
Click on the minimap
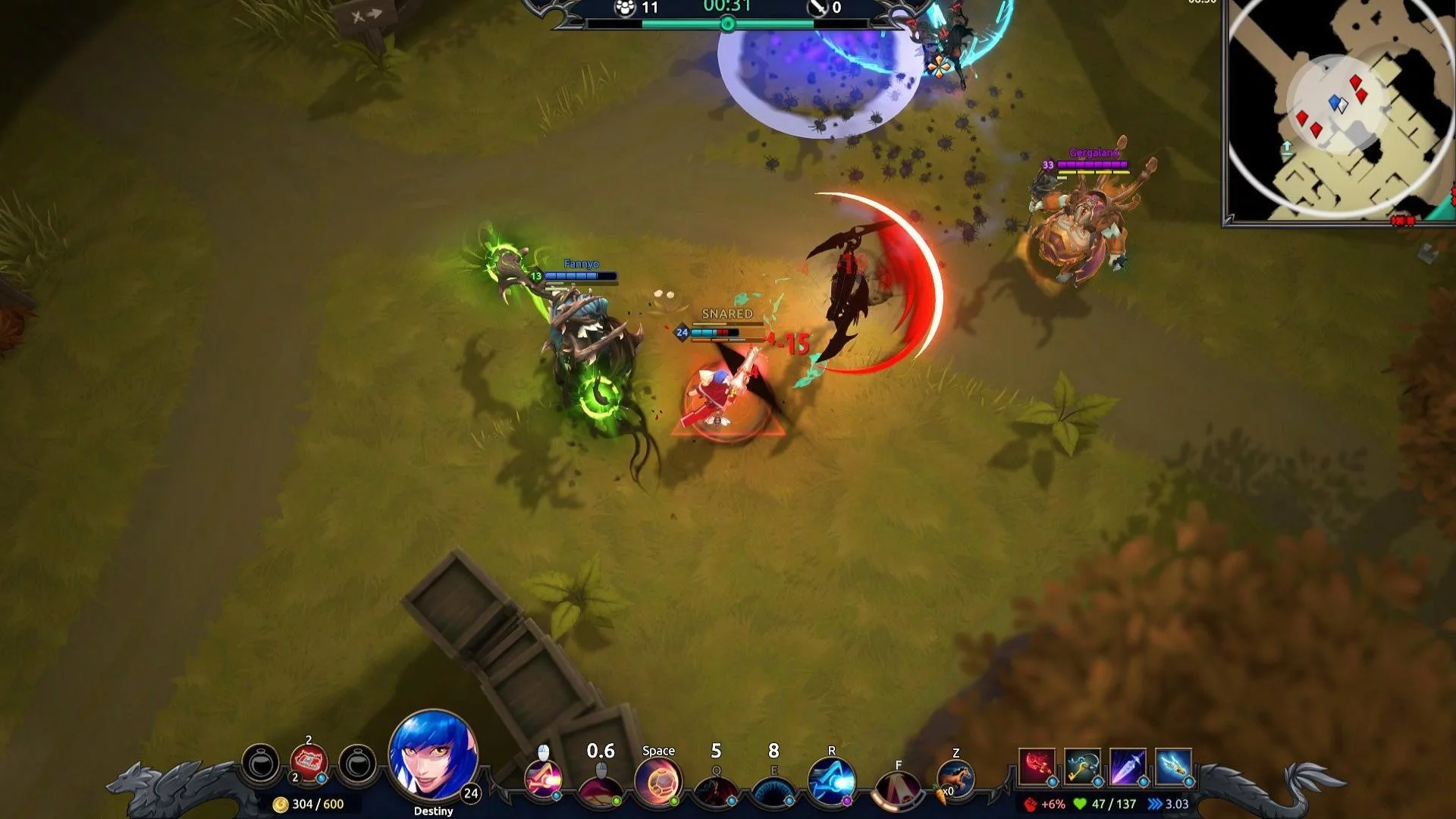(1338, 110)
